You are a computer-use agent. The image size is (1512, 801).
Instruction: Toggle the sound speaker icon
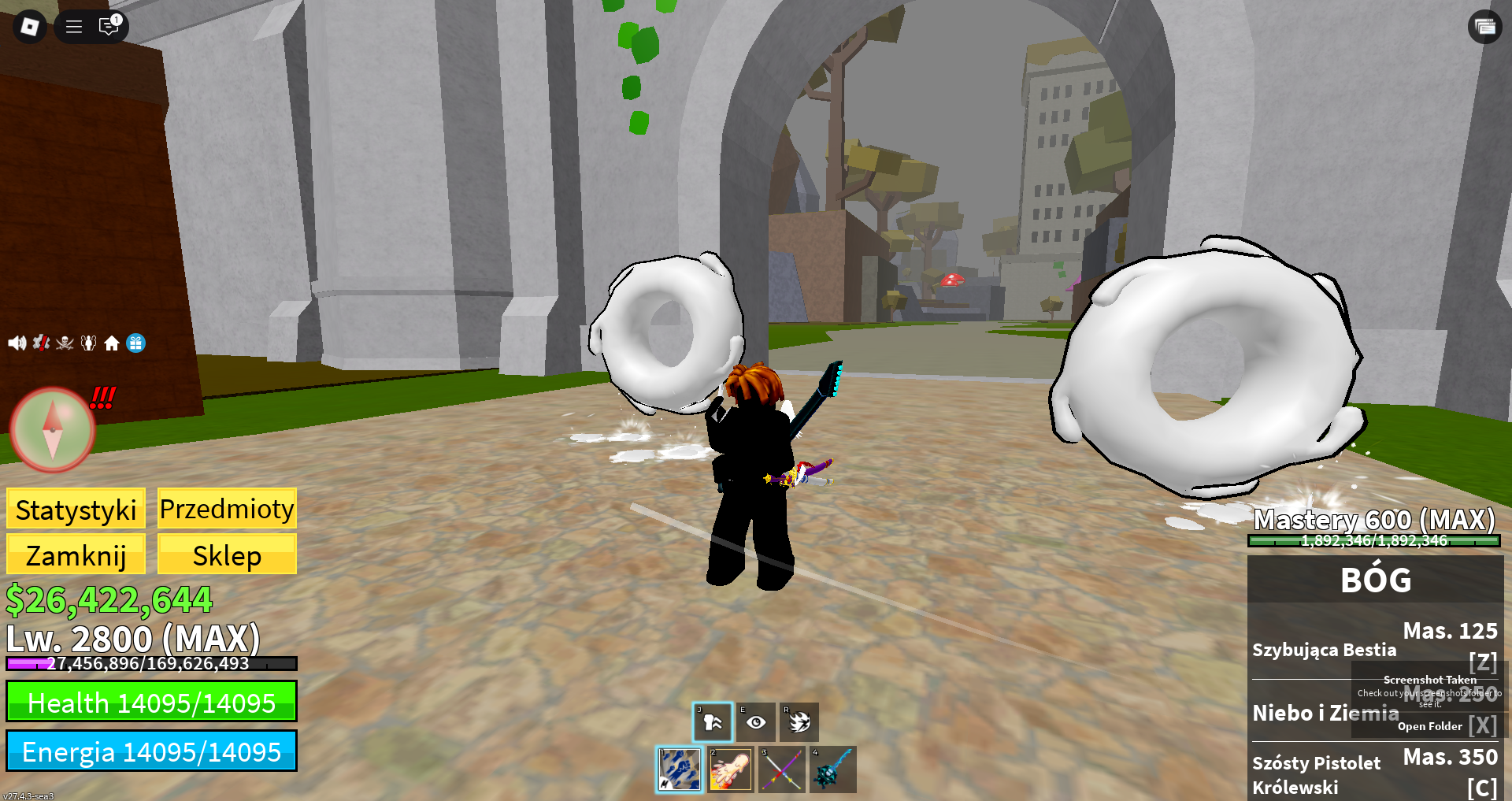(17, 343)
